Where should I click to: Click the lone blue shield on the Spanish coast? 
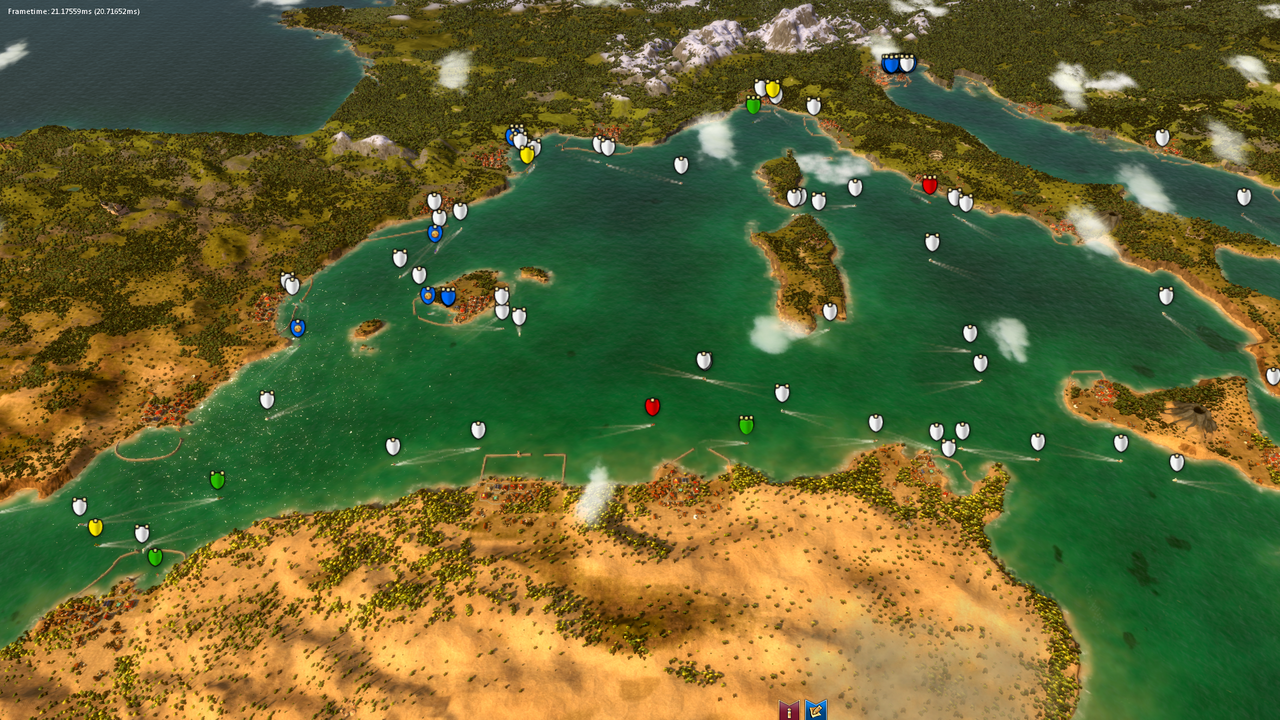click(434, 233)
